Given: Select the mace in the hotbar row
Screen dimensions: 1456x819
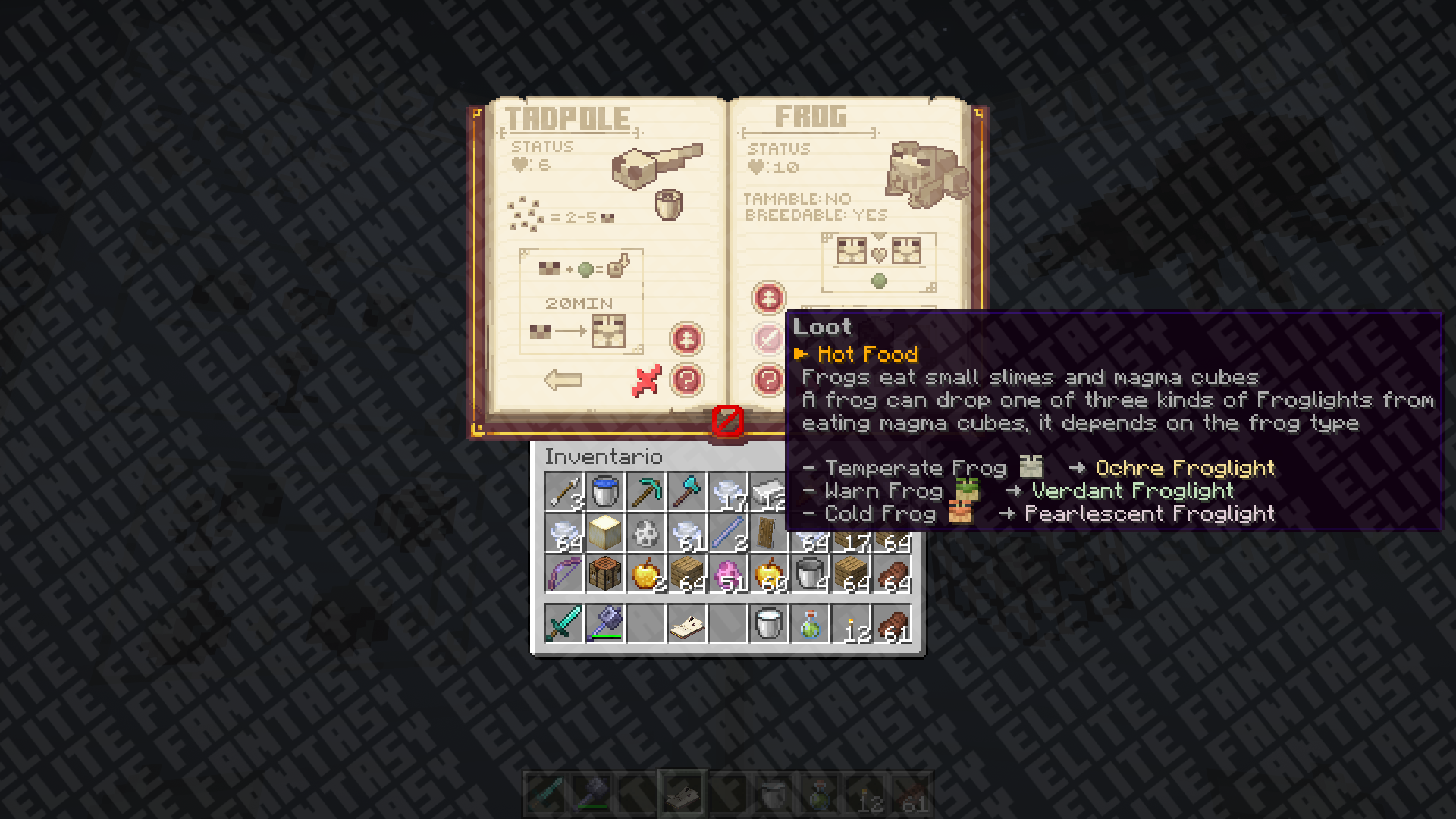Looking at the screenshot, I should 605,623.
